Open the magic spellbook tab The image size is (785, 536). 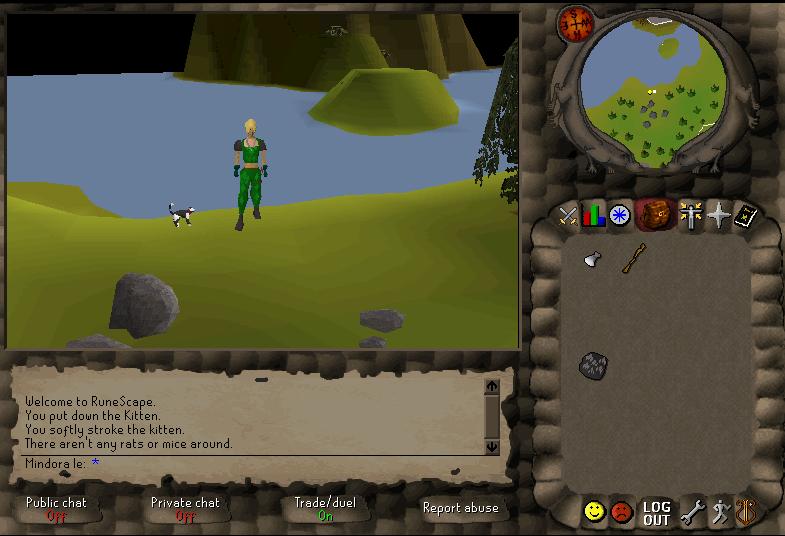tap(746, 216)
